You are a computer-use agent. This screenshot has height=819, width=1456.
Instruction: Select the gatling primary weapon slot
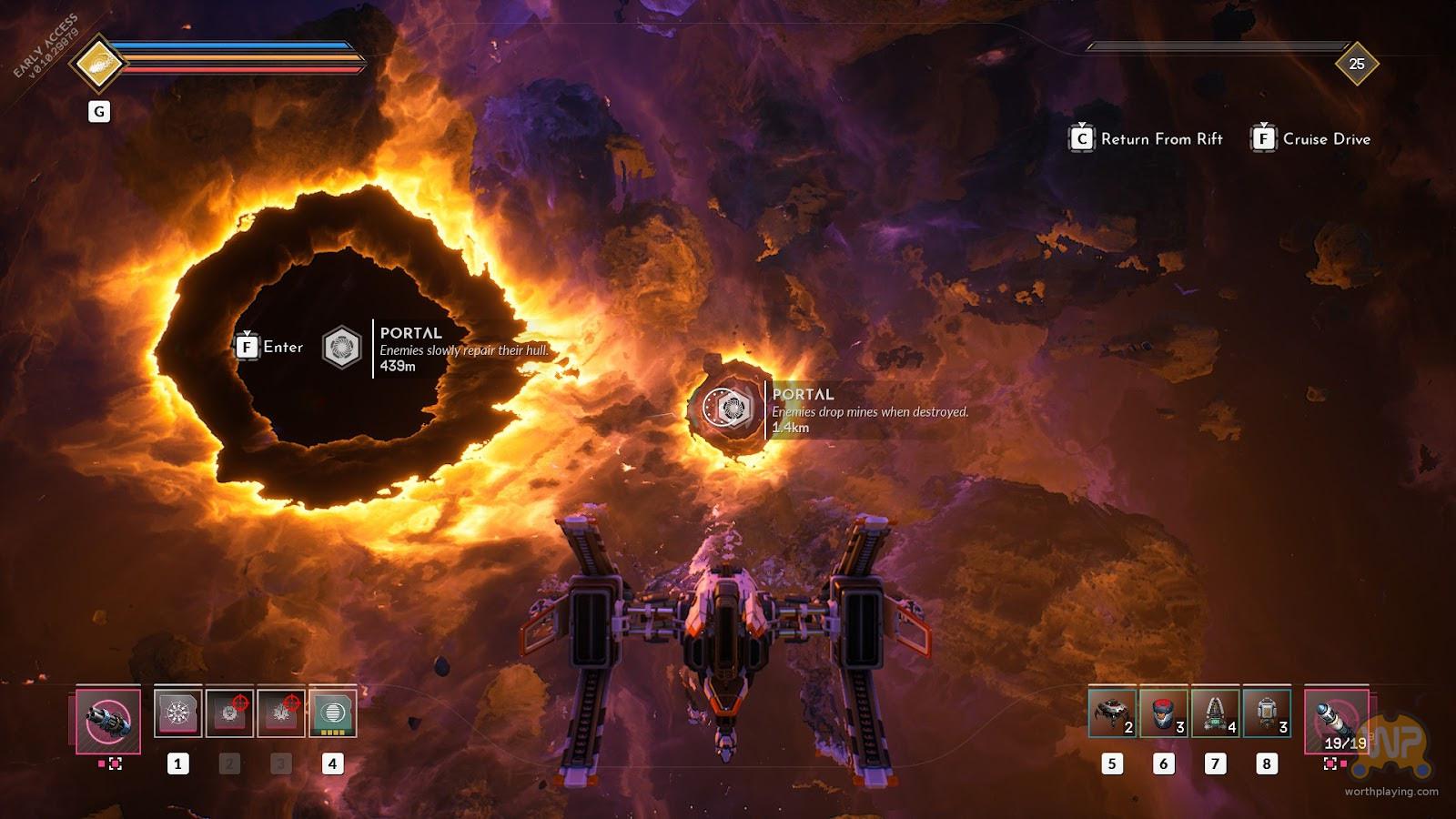[x=108, y=721]
